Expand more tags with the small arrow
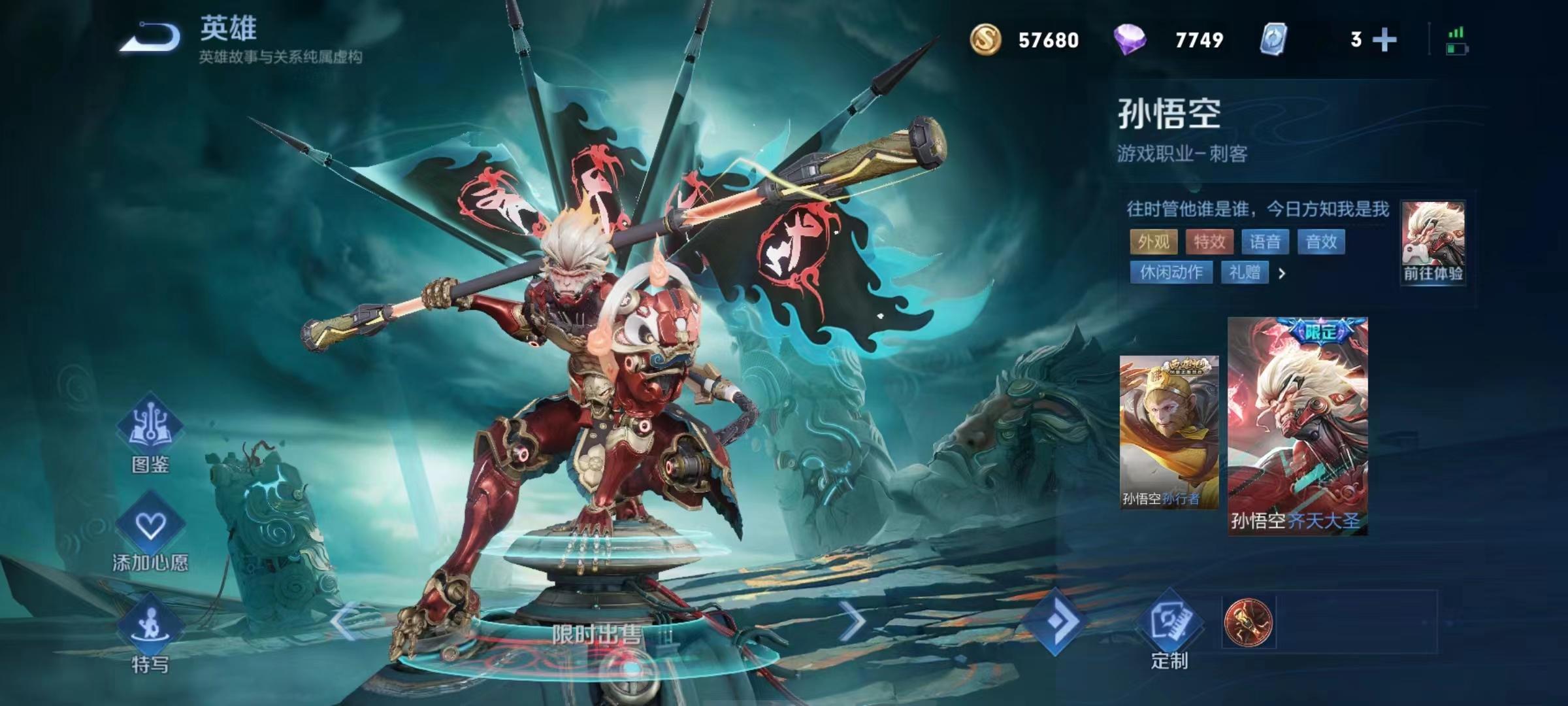The image size is (1568, 706). [1282, 273]
